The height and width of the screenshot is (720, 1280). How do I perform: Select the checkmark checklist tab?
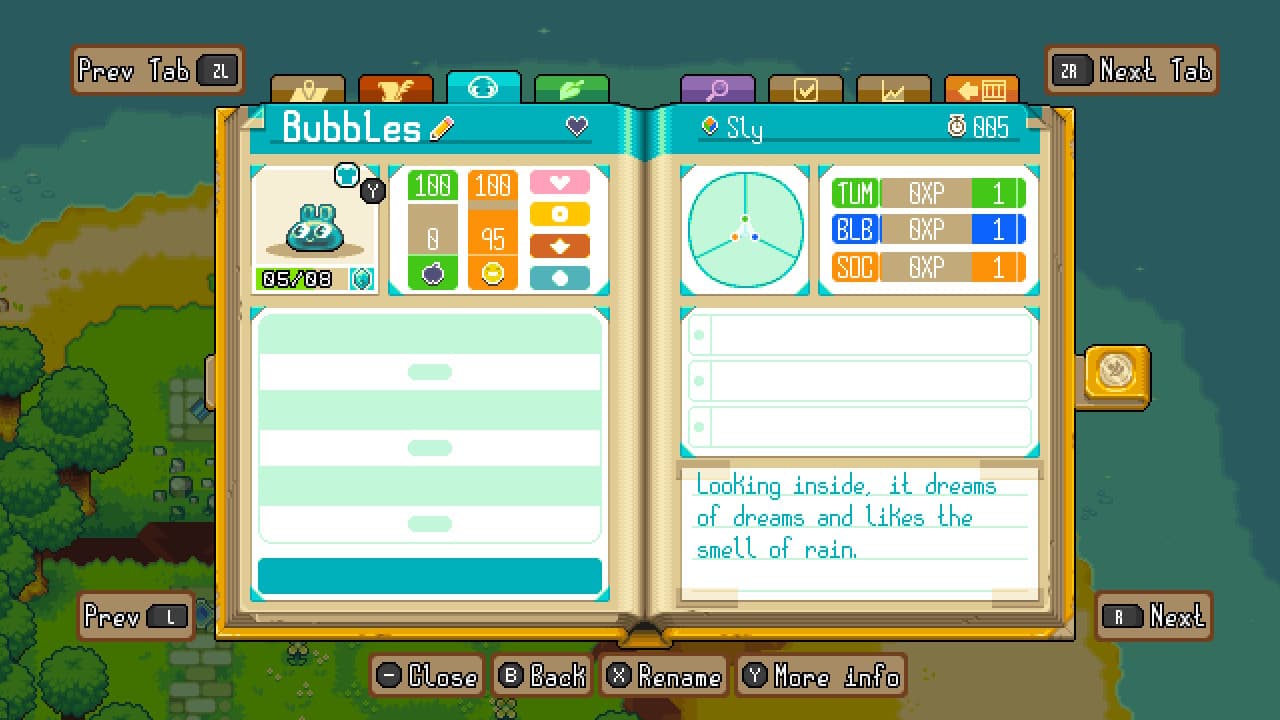(x=806, y=89)
